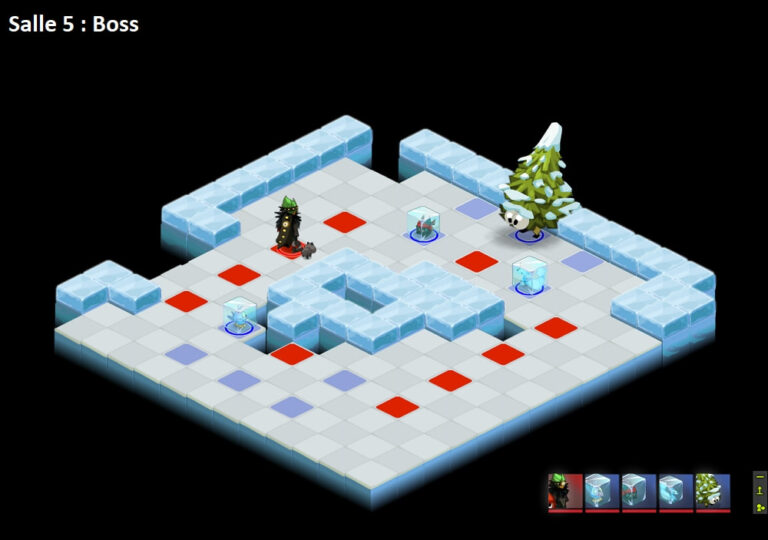The width and height of the screenshot is (768, 540).
Task: Select the green-hatted player portrait in turn timeline
Action: tap(565, 491)
